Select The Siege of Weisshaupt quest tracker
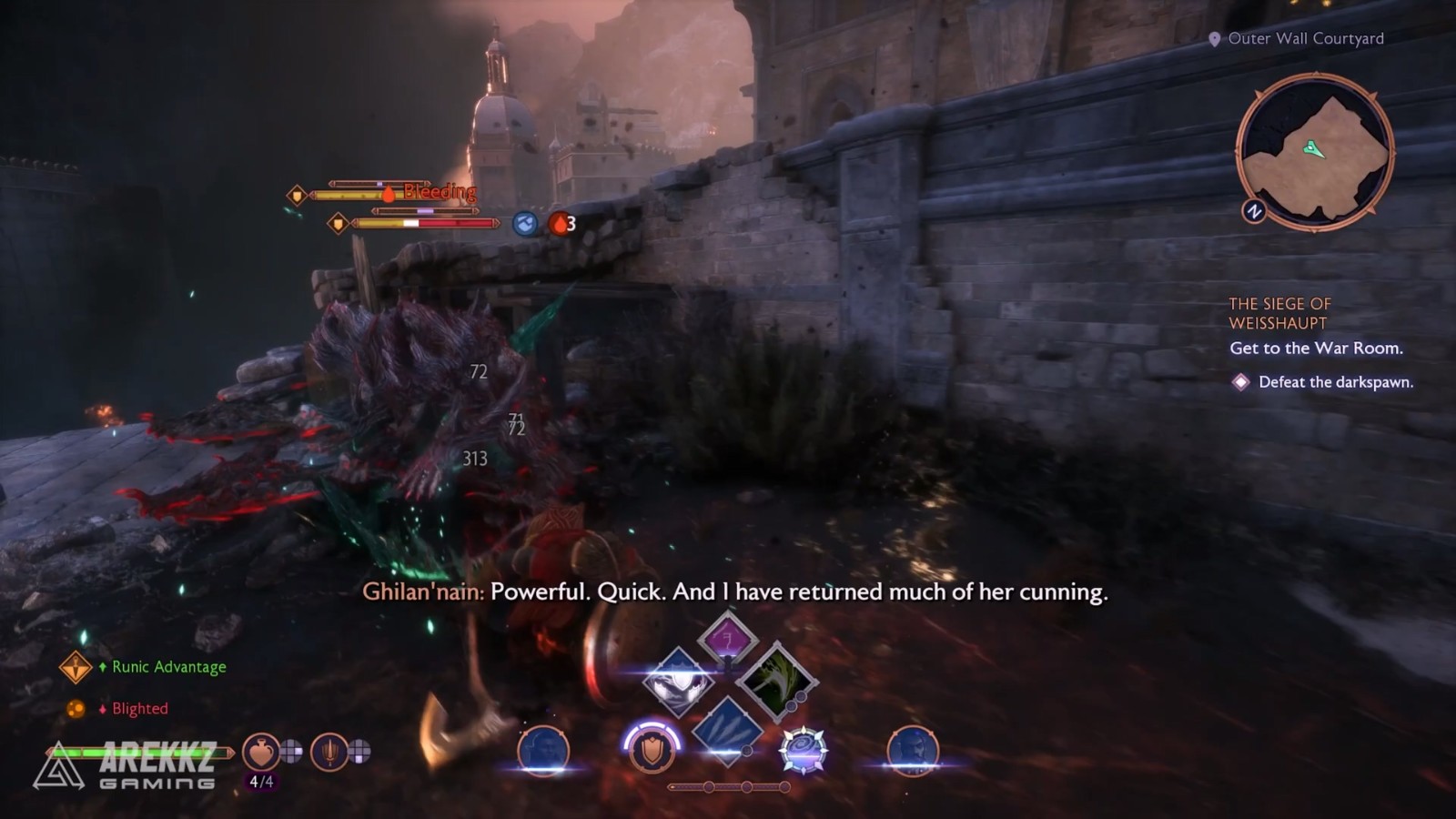This screenshot has height=819, width=1456. [x=1279, y=313]
